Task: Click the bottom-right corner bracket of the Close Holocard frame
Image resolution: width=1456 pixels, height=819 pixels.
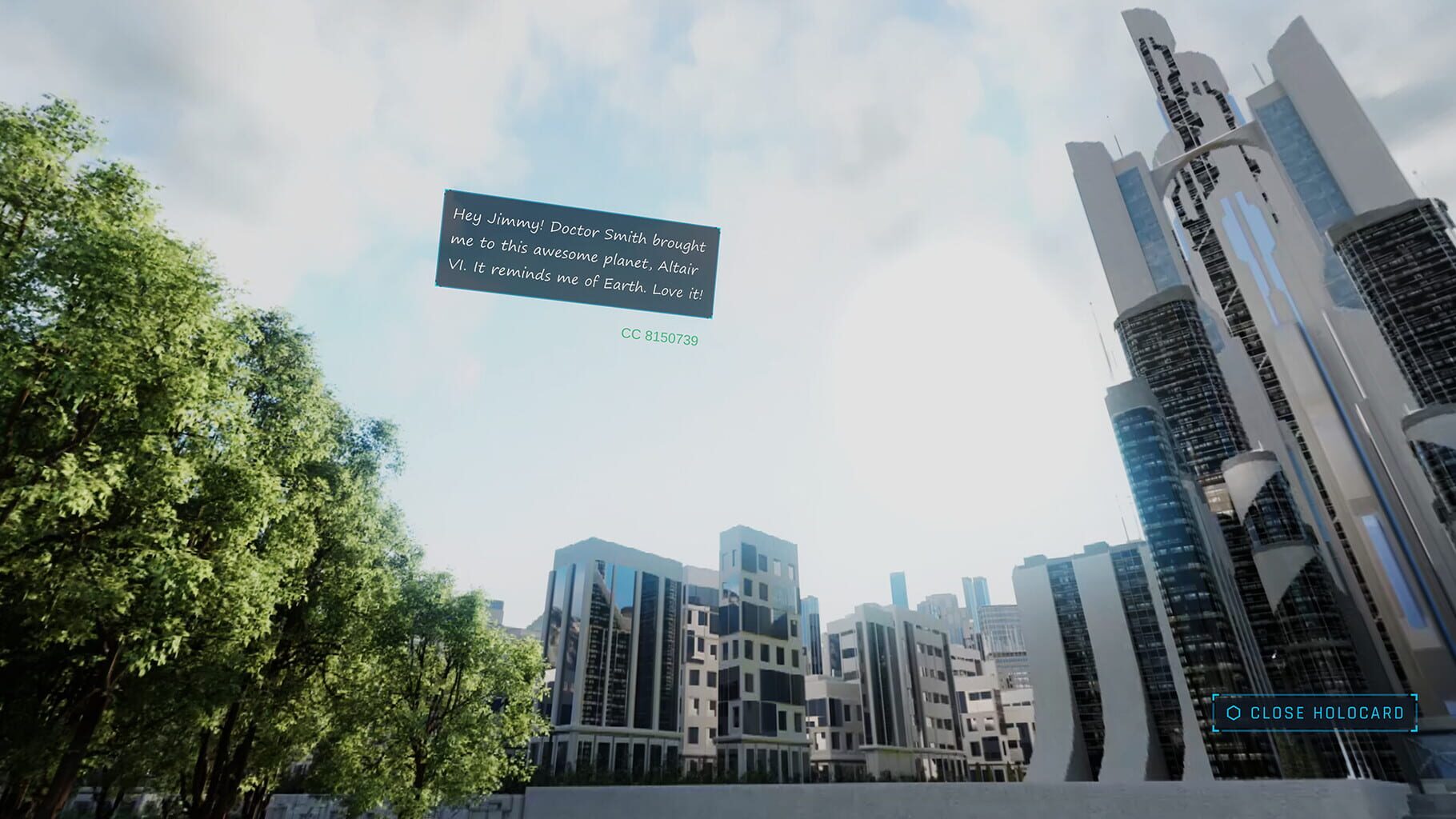Action: click(1413, 729)
